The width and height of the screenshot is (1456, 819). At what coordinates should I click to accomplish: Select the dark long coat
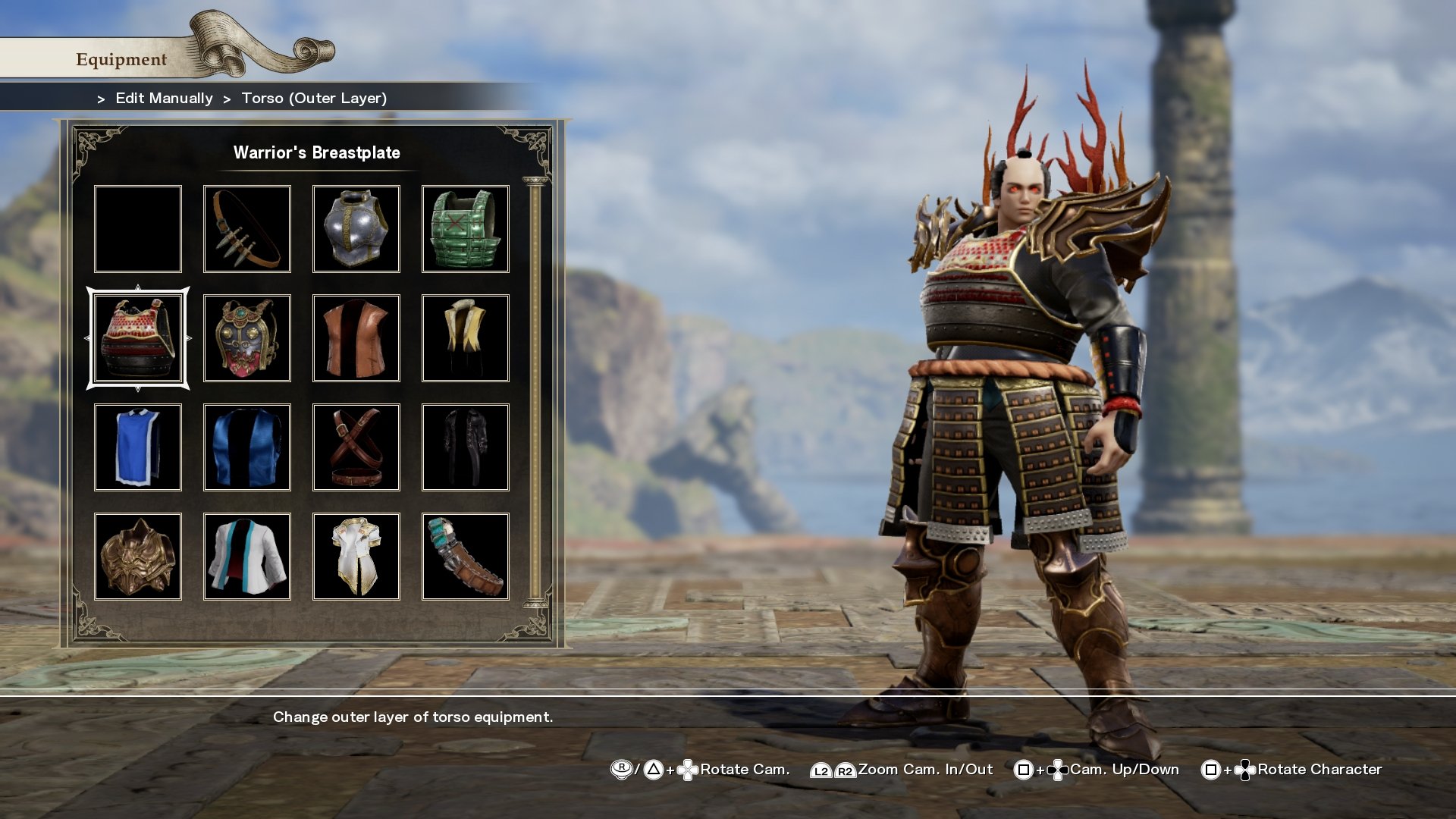coord(466,447)
